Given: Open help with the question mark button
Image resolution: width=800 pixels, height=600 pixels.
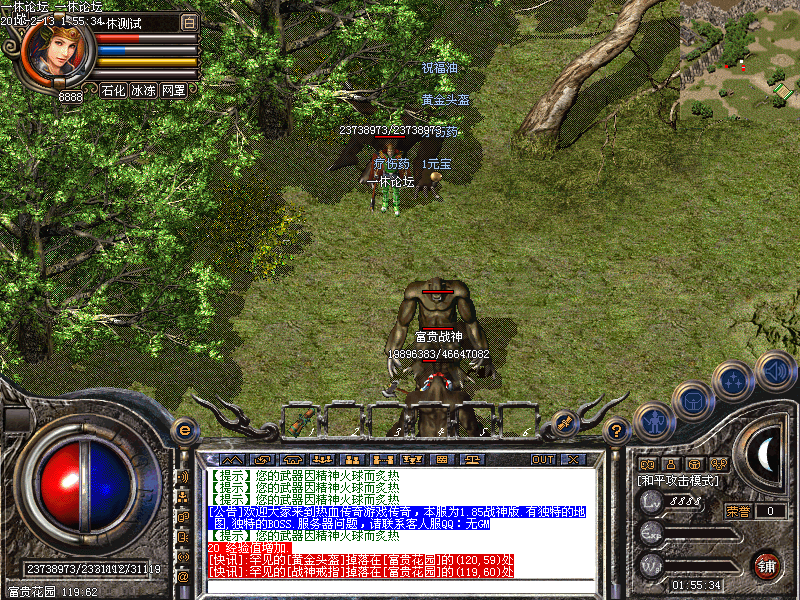Looking at the screenshot, I should pos(617,431).
